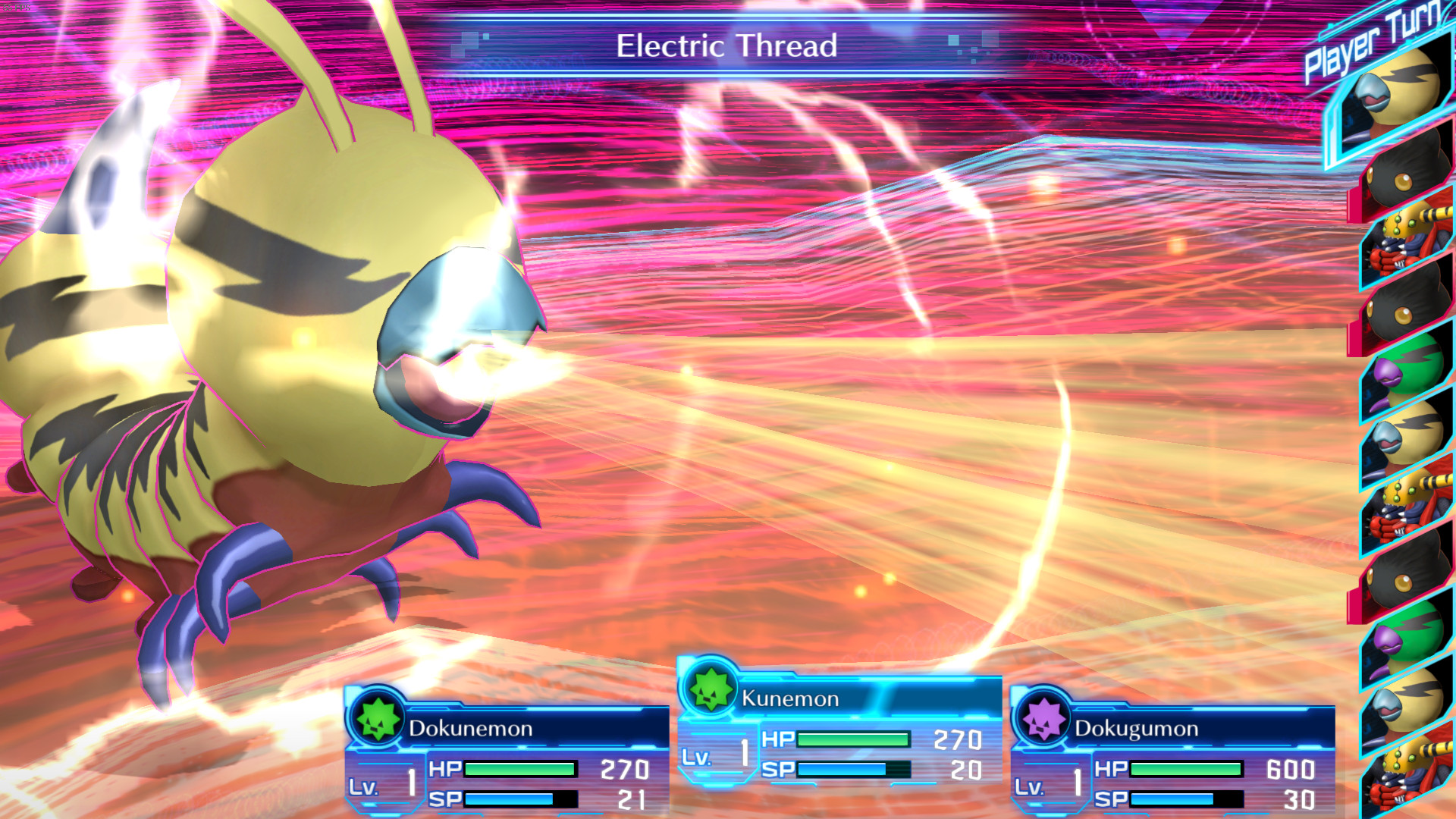Select Kunemon's portrait in the turn order
Image resolution: width=1456 pixels, height=819 pixels.
pos(1403,91)
